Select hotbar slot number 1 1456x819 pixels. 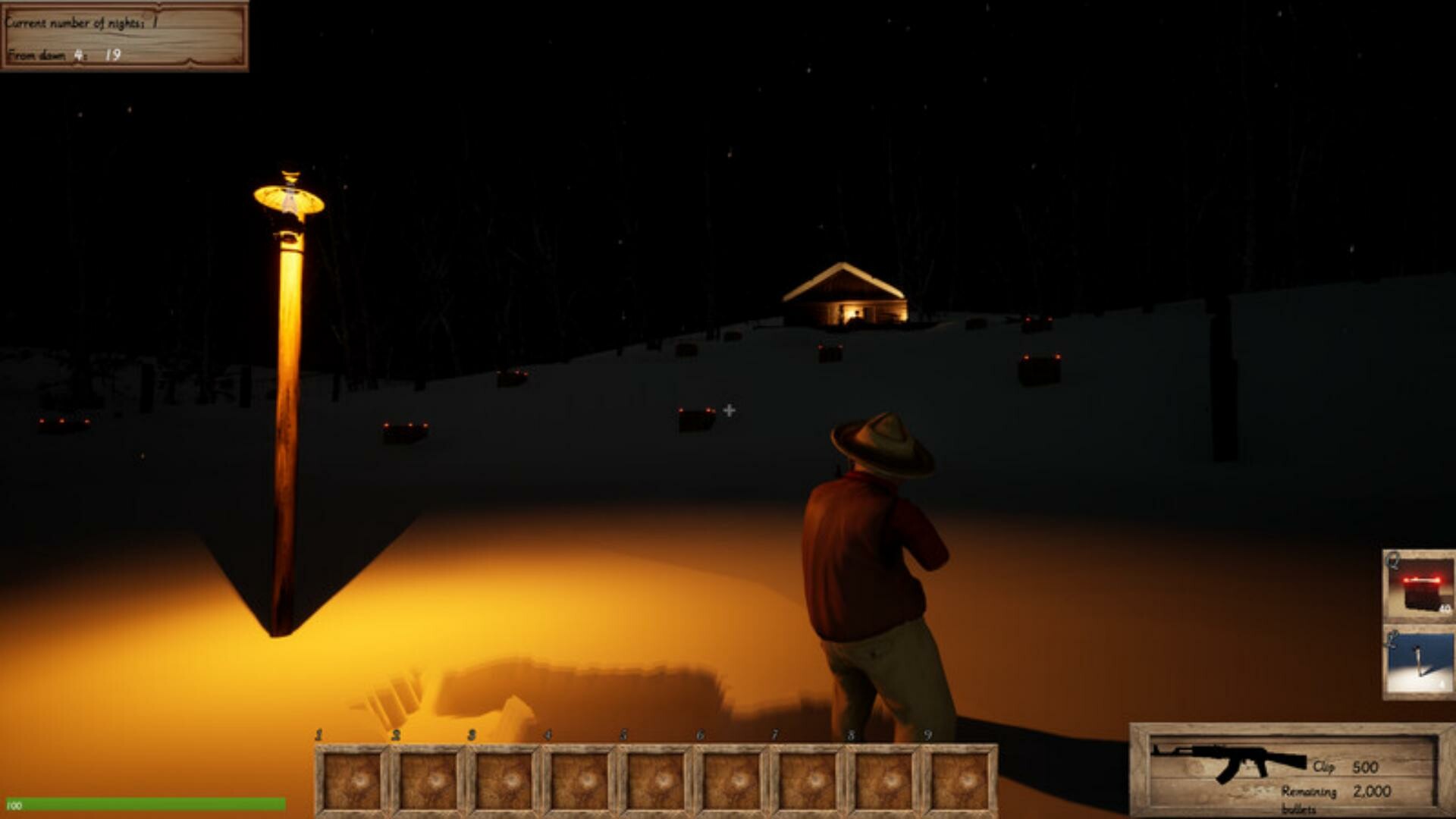[352, 780]
